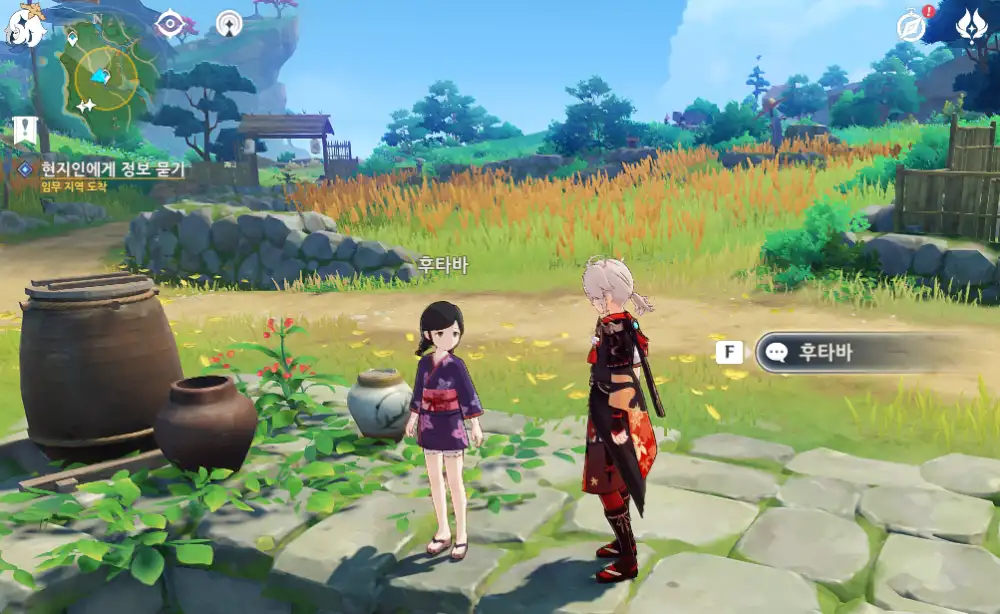The width and height of the screenshot is (1000, 614).
Task: Click the eye-shaped elemental sight icon
Action: tap(170, 23)
